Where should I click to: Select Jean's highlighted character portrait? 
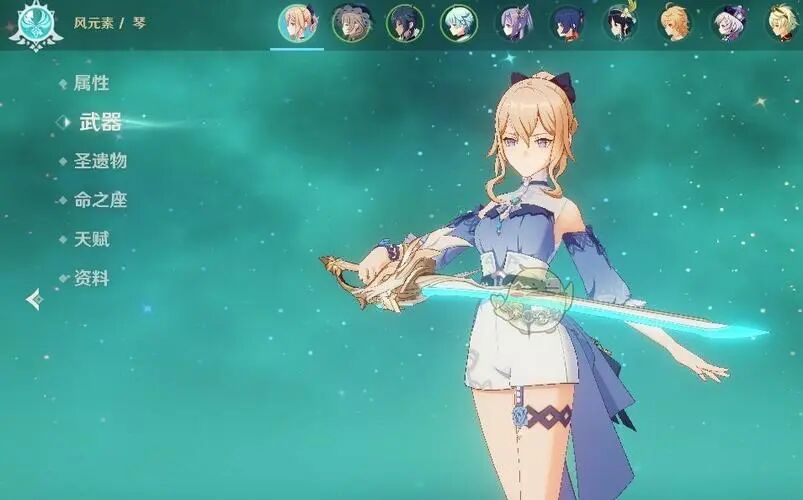[297, 23]
